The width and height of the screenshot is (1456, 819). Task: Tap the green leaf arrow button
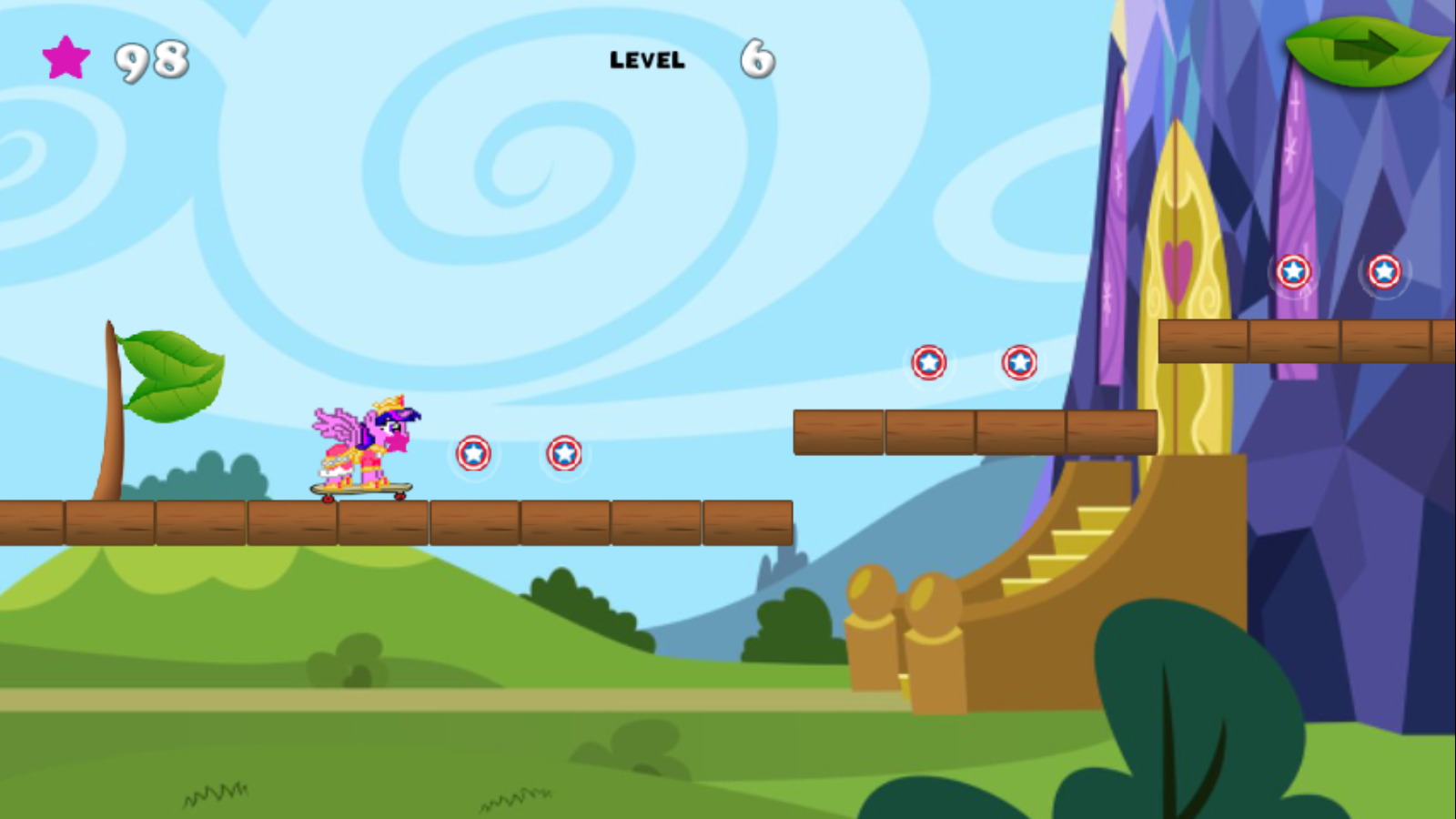tap(1365, 50)
